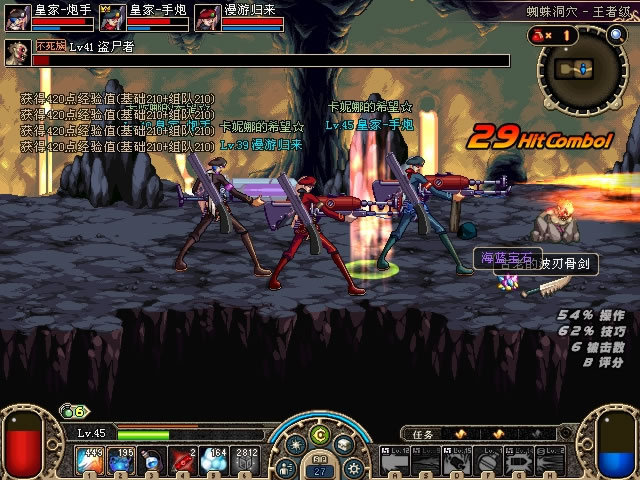640x480 pixels.
Task: Open the gear settings button in dial
Action: click(x=352, y=465)
